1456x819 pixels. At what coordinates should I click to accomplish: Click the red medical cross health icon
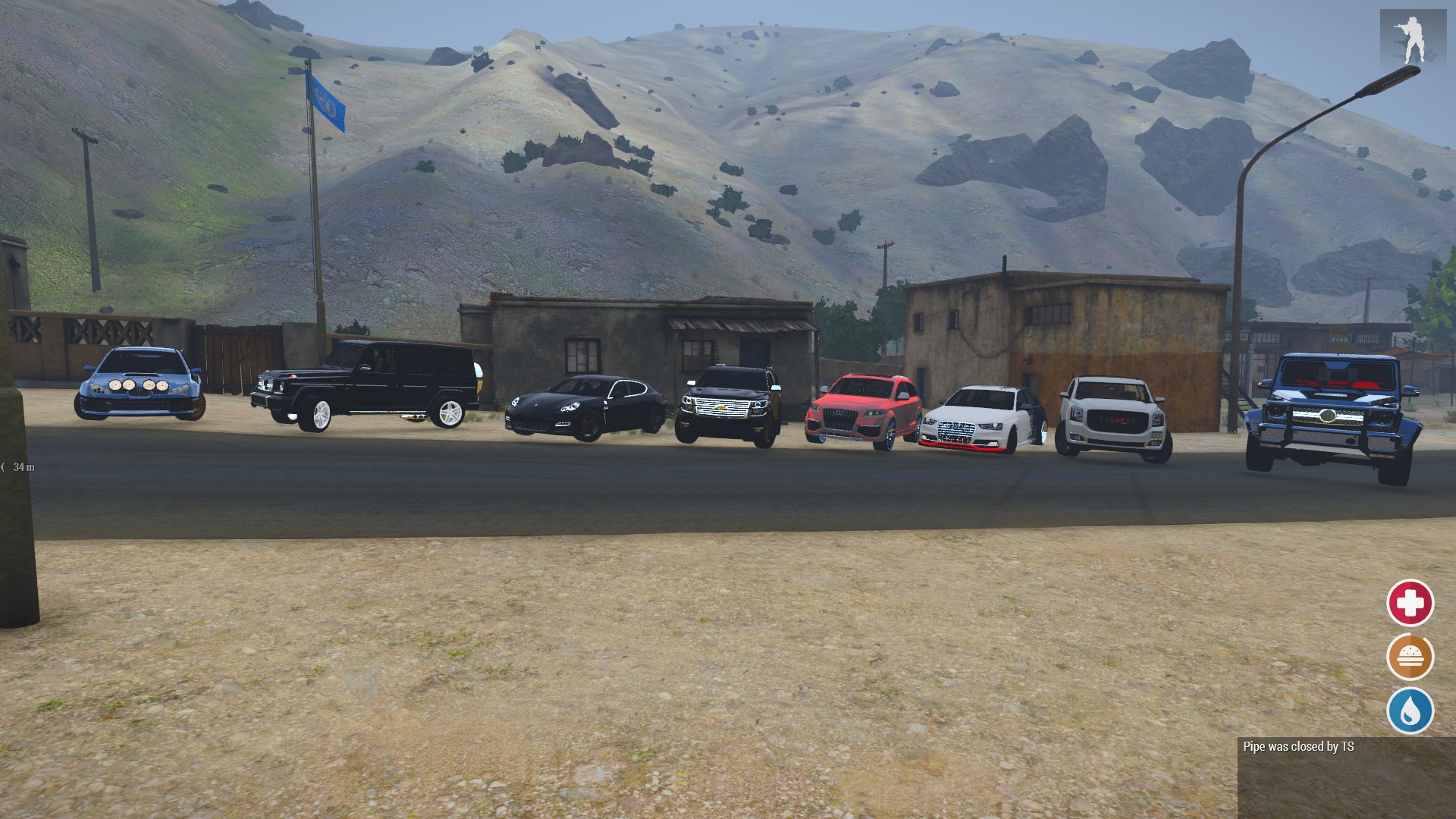click(x=1410, y=604)
